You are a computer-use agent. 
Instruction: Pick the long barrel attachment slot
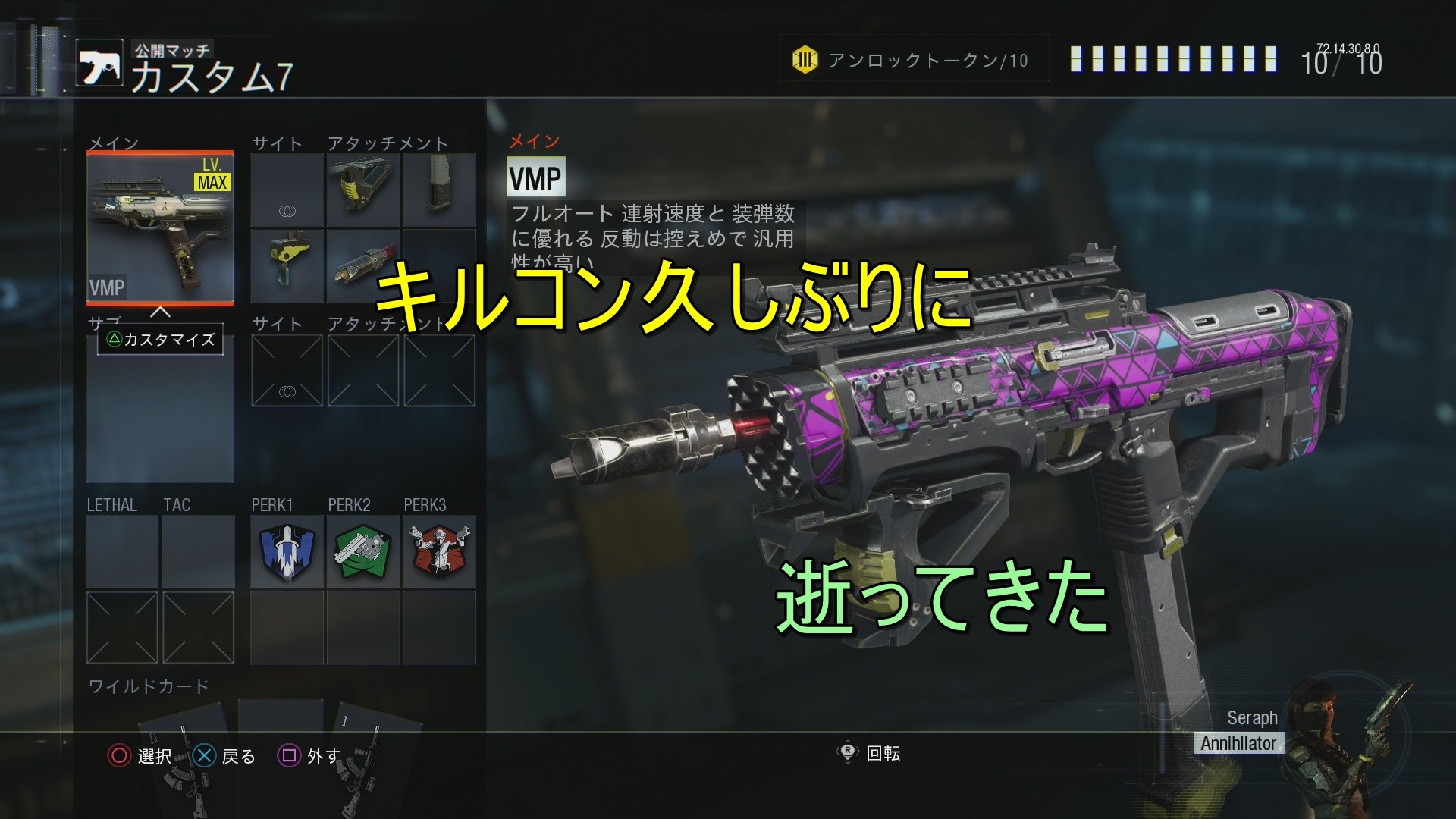[363, 265]
